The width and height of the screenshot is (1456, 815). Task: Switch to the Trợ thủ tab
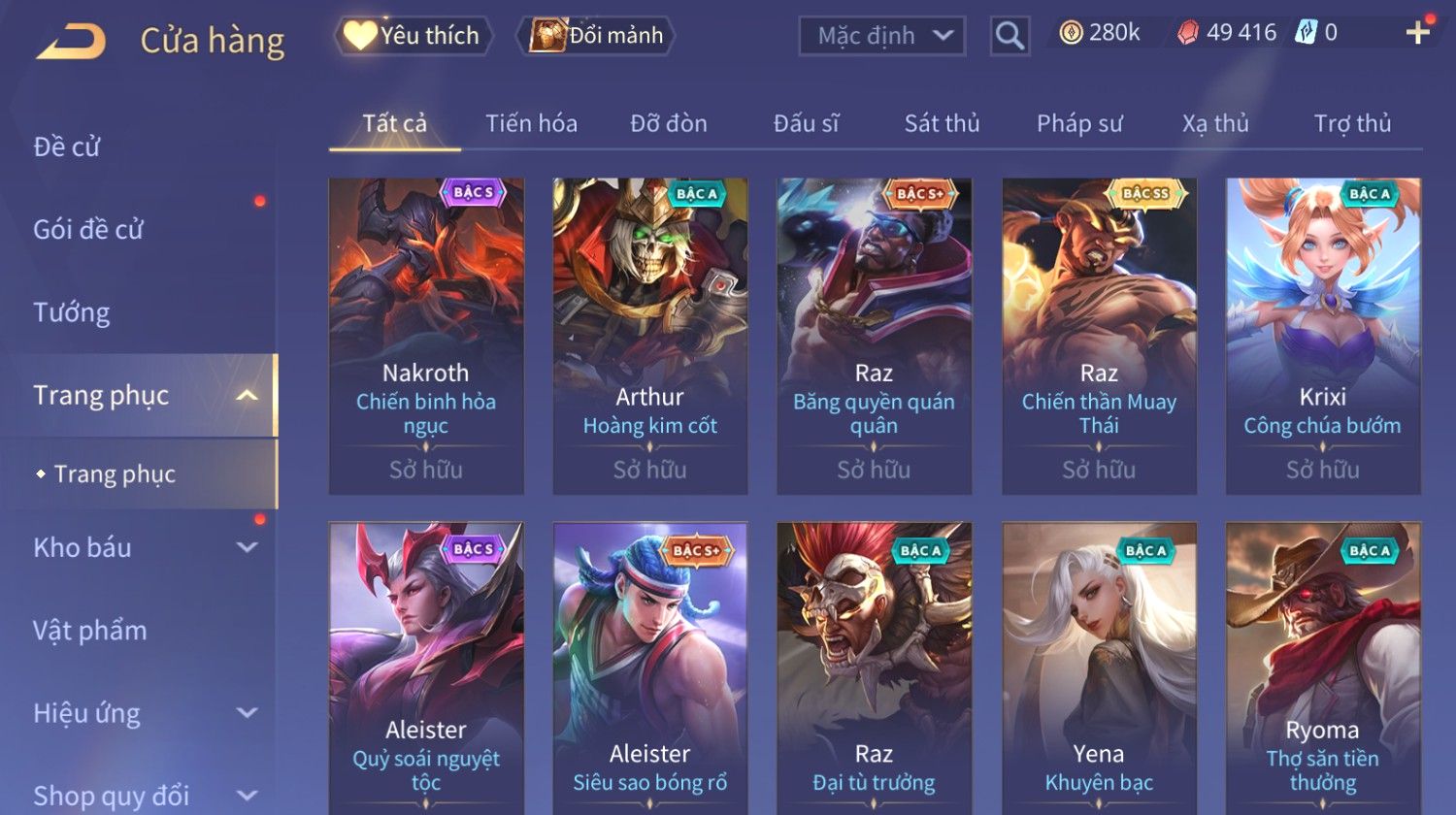tap(1352, 123)
